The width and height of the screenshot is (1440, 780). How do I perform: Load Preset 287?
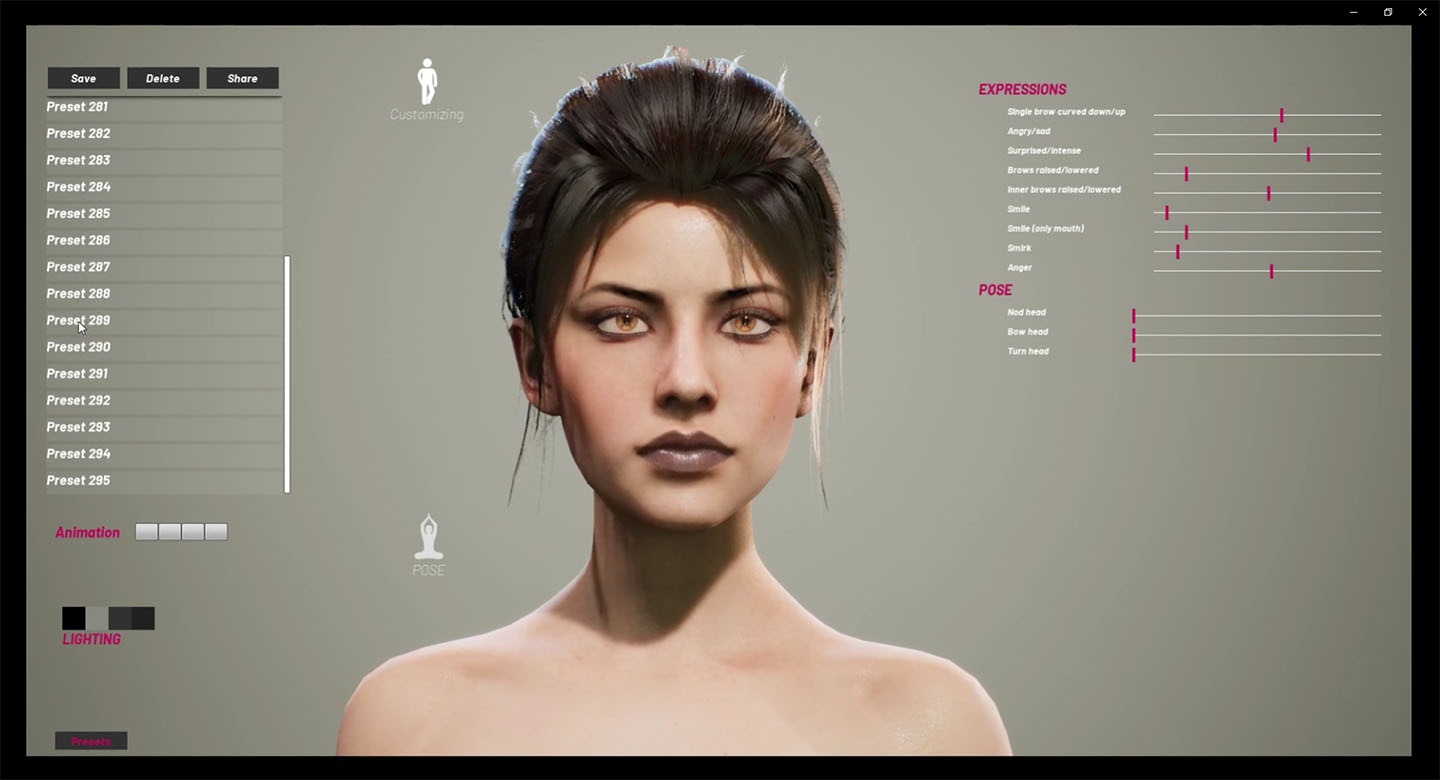point(79,267)
